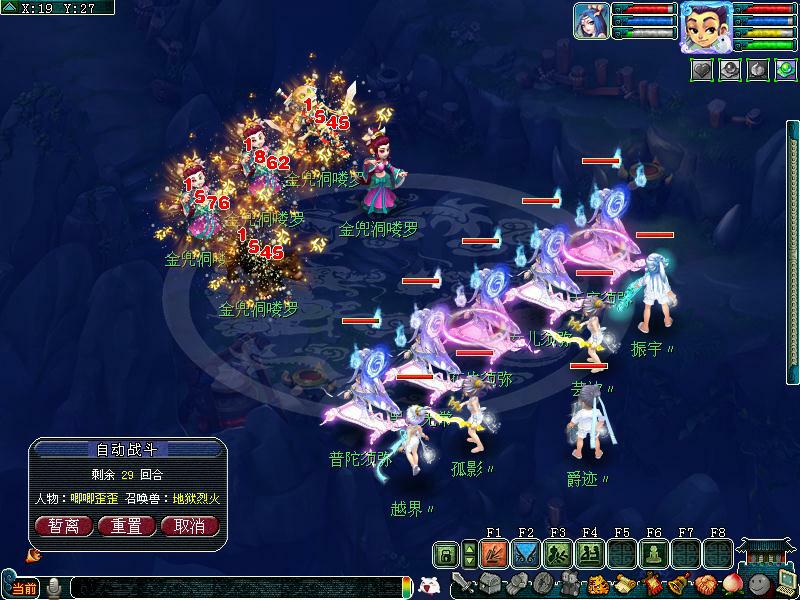Image resolution: width=800 pixels, height=600 pixels.
Task: Reset auto-battle with the 重置 button
Action: click(x=126, y=525)
